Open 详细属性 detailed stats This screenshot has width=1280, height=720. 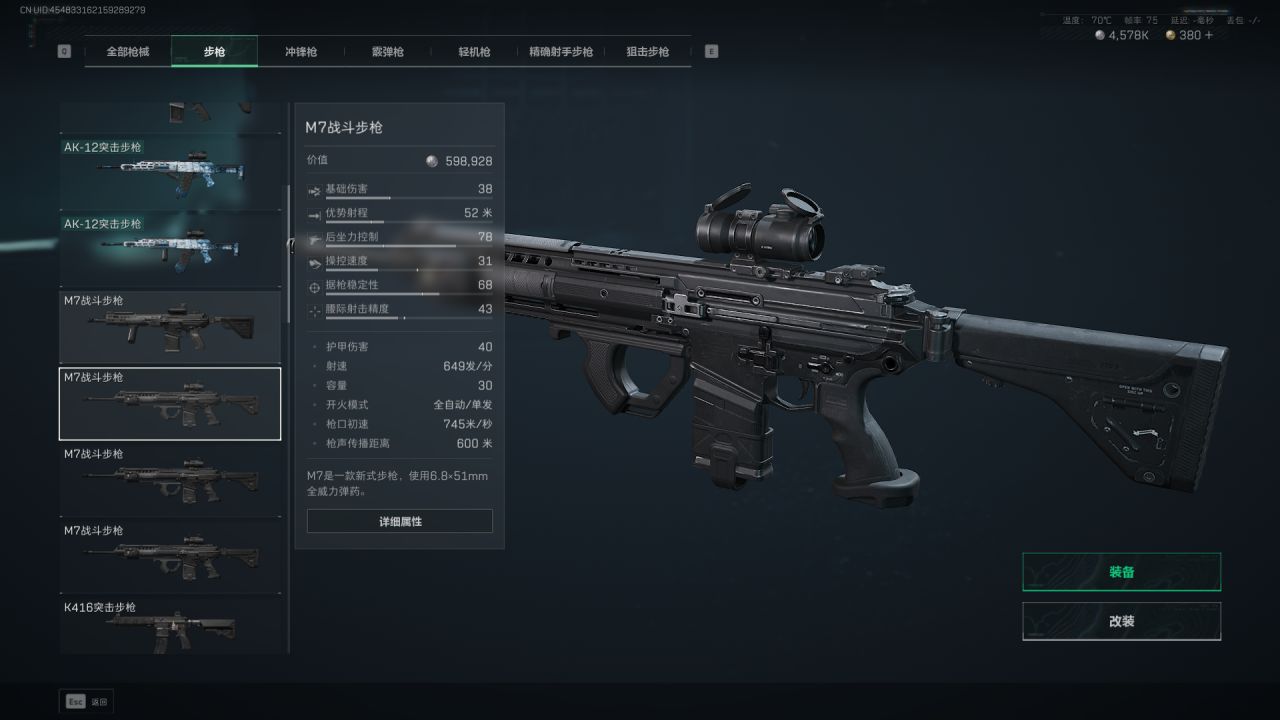tap(400, 522)
